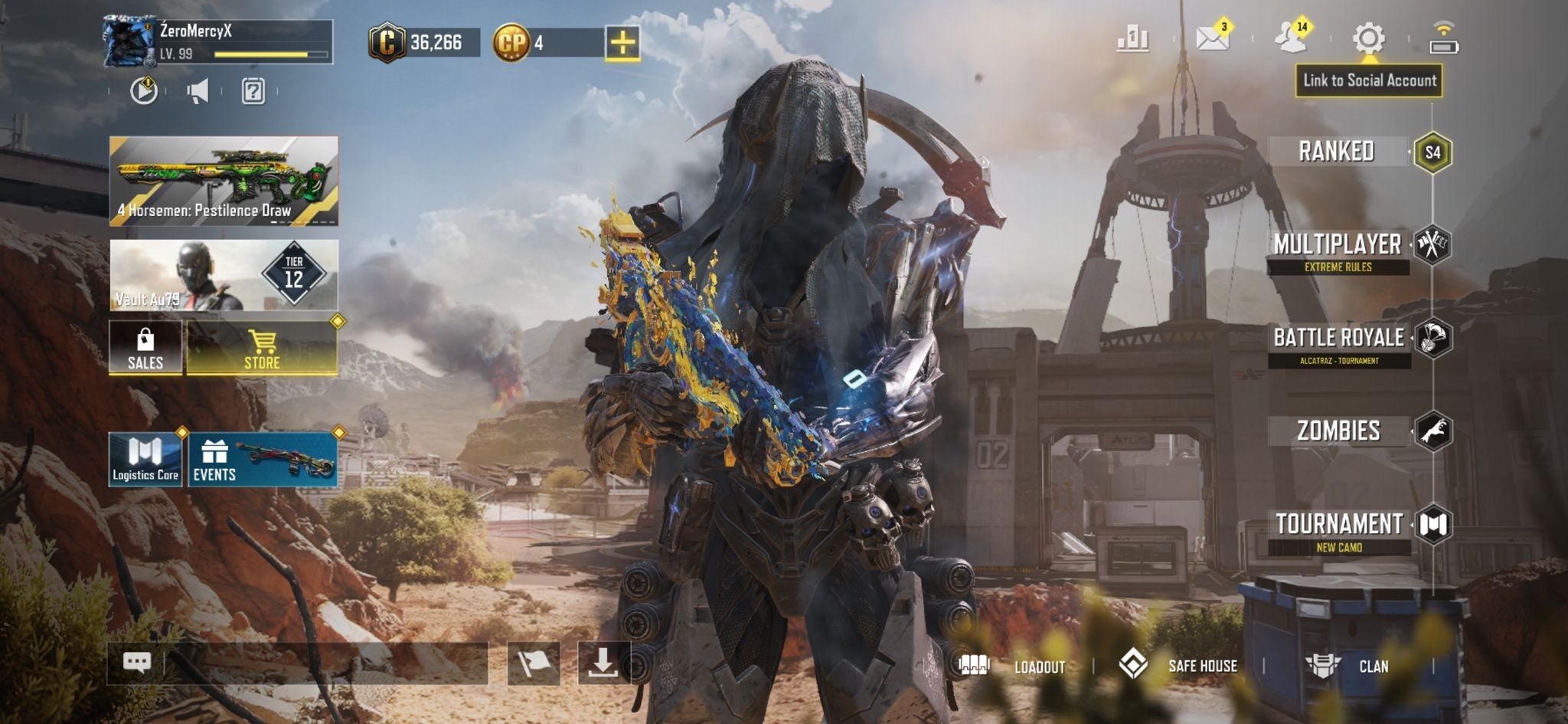1568x724 pixels.
Task: Open the Store
Action: tap(262, 349)
